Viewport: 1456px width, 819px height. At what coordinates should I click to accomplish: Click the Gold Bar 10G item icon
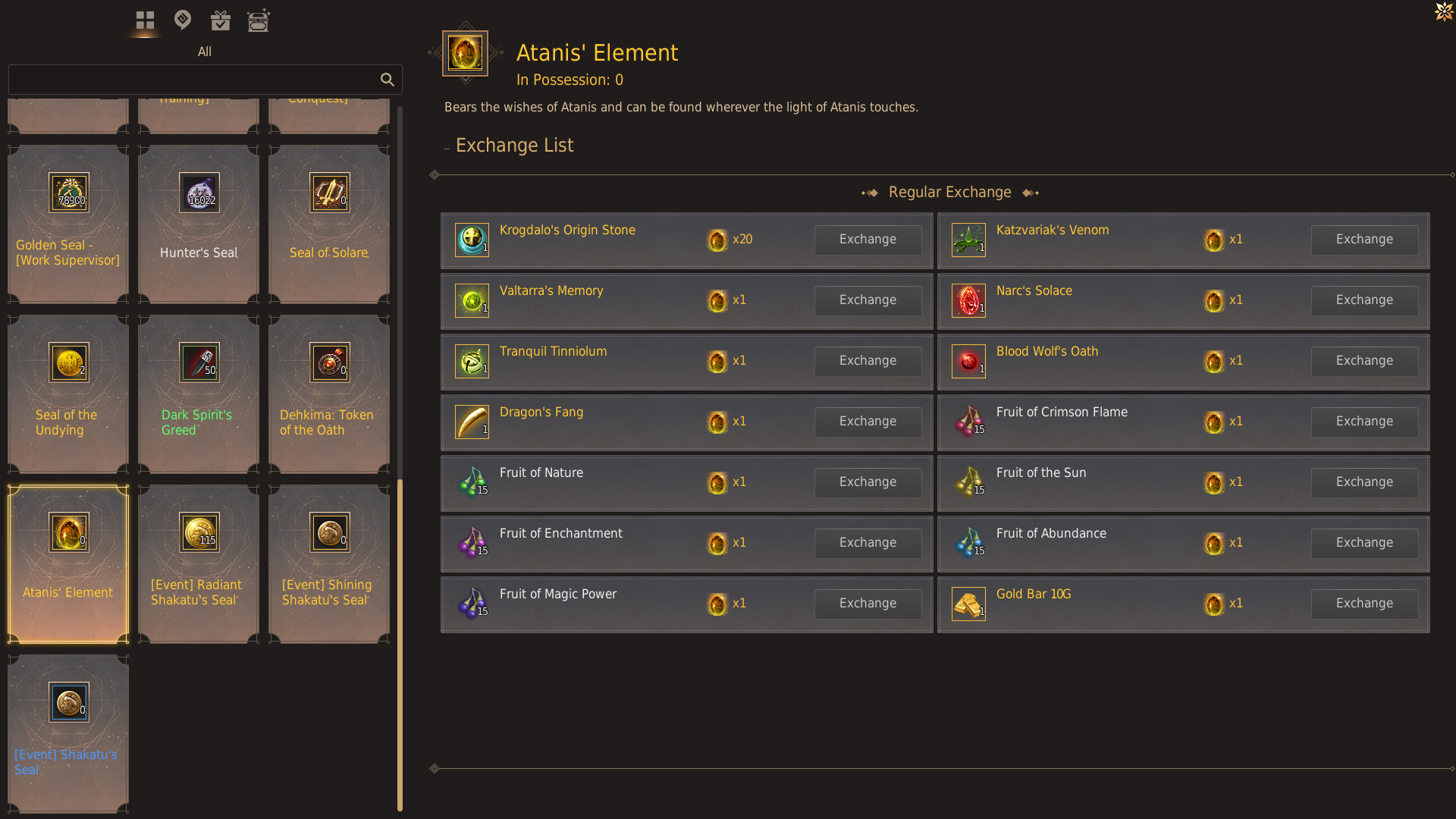pyautogui.click(x=968, y=604)
